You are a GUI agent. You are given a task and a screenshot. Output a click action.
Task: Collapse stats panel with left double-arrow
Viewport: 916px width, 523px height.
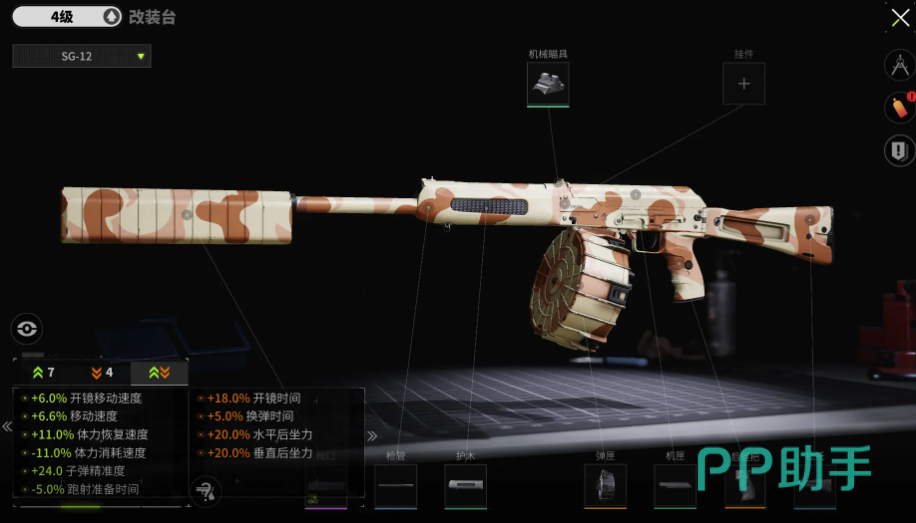click(x=7, y=427)
